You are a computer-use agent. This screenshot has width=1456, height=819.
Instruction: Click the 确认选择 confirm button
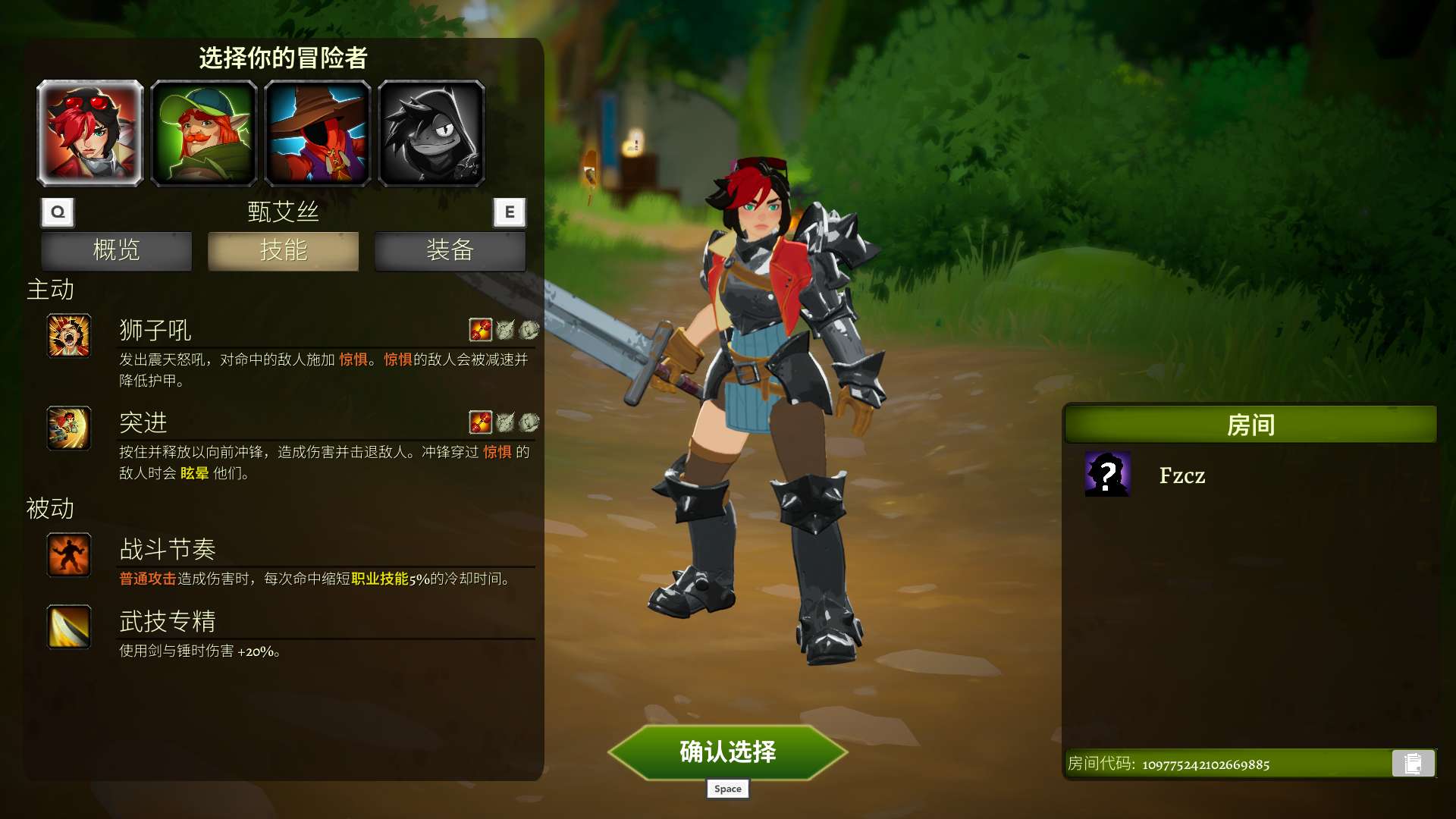click(727, 753)
